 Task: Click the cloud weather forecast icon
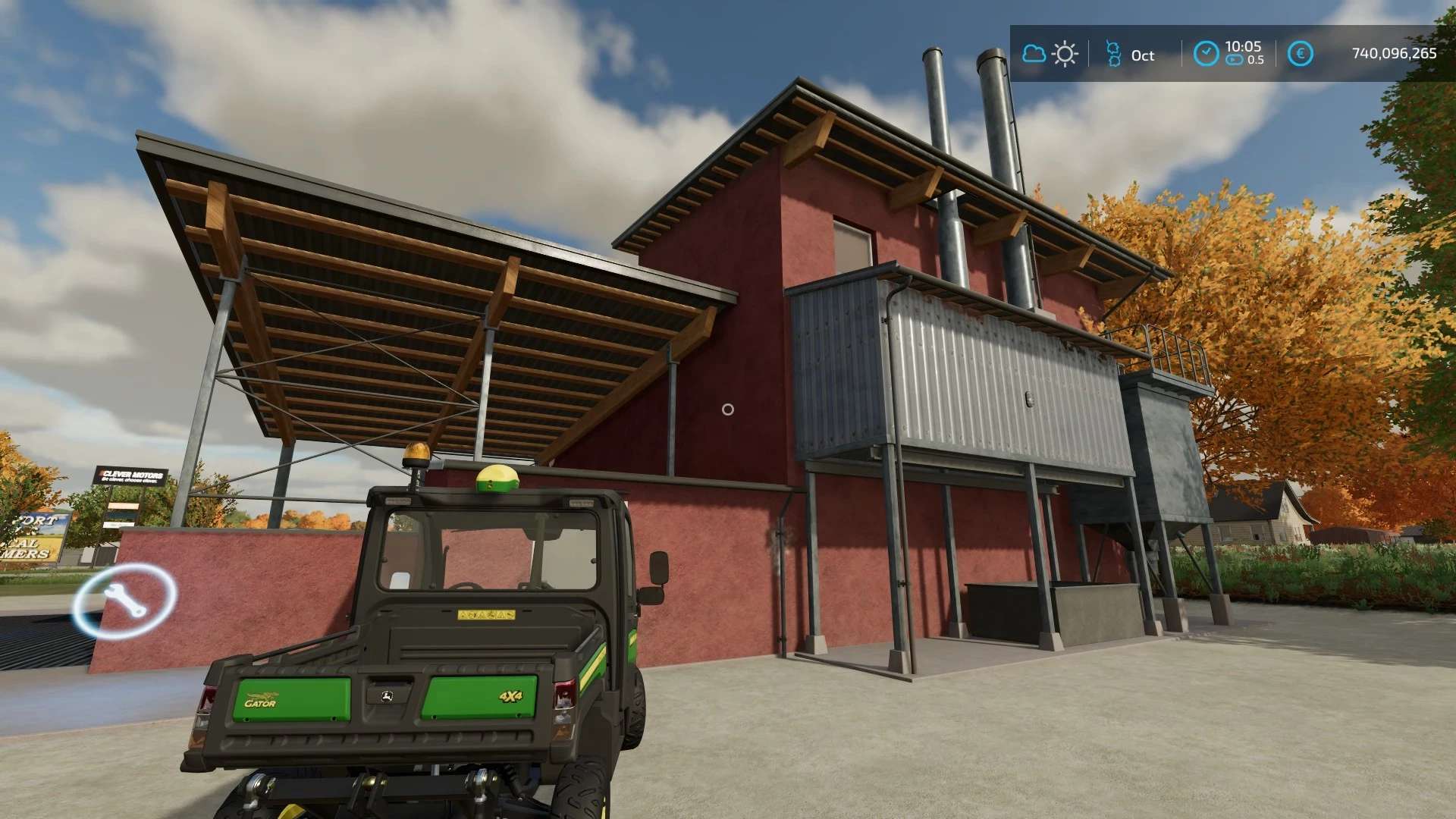(1034, 54)
